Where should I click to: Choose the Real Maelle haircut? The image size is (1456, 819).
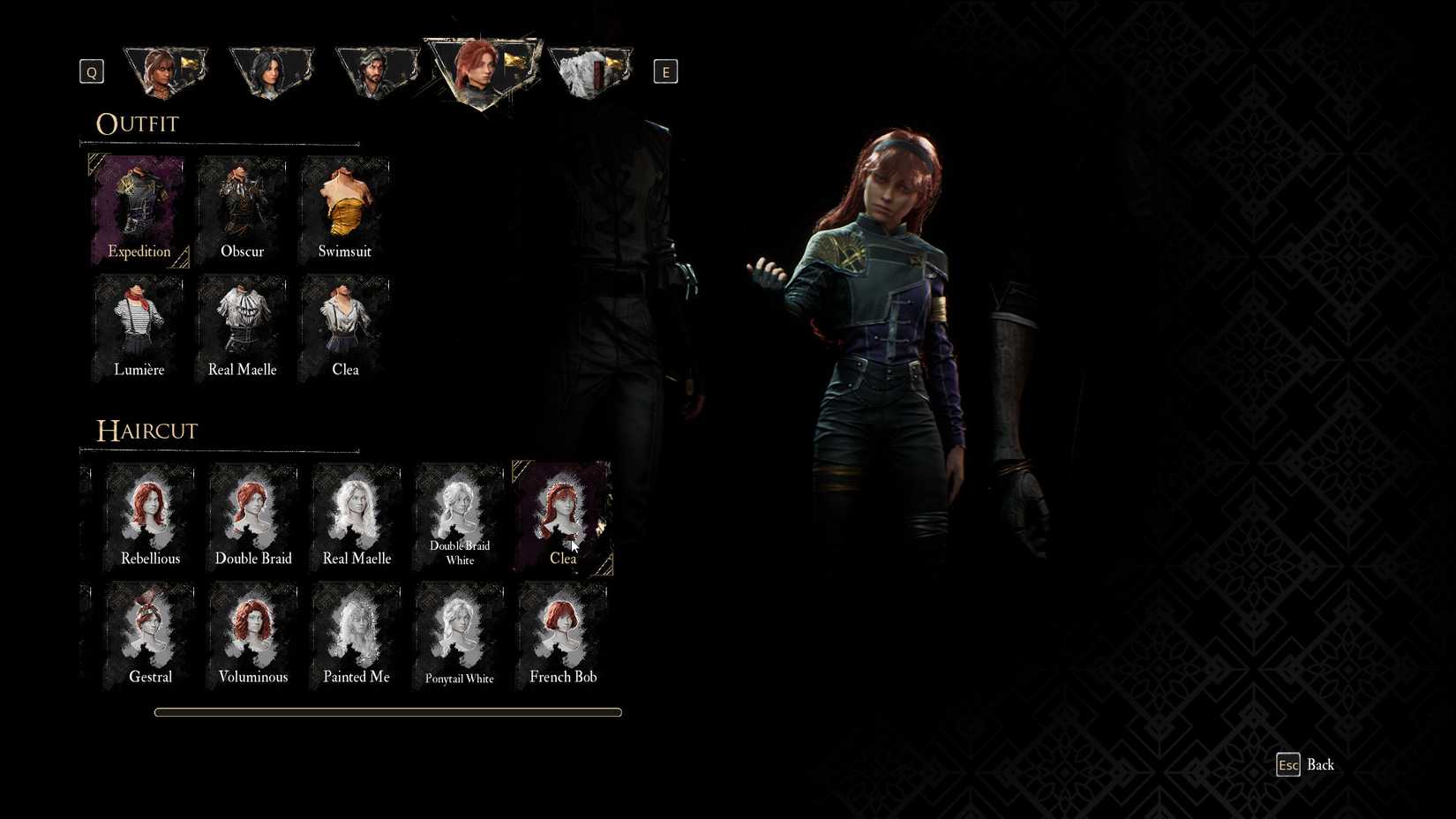[x=356, y=516]
